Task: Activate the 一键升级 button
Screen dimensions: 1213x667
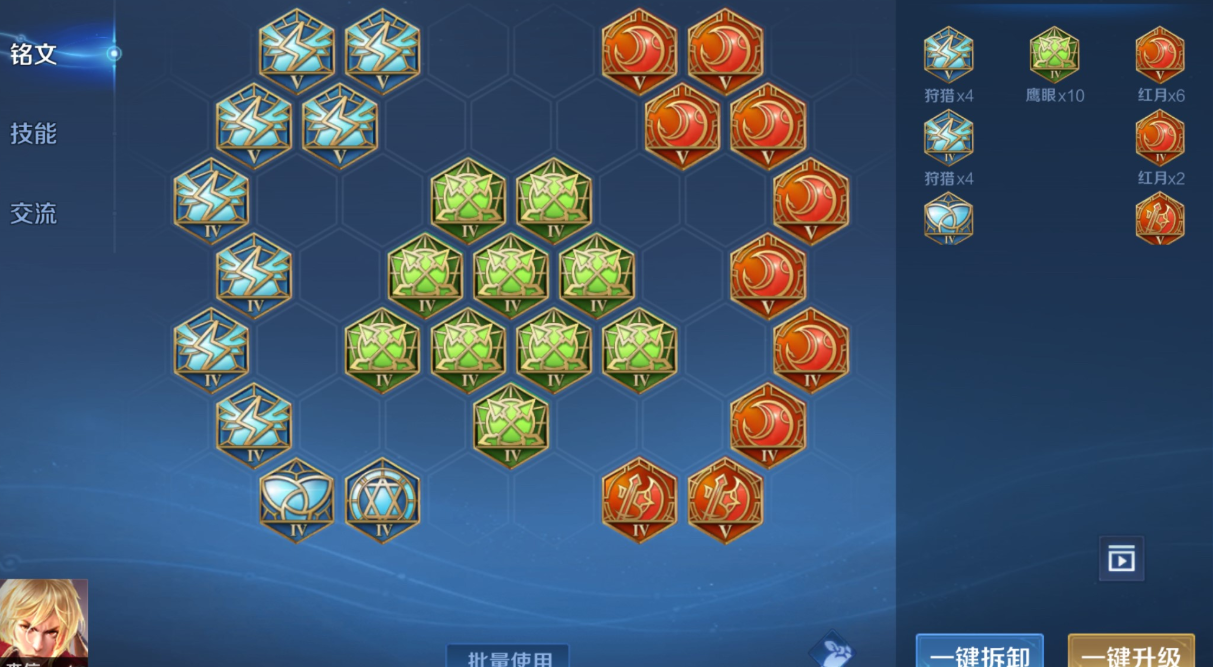Action: (1131, 654)
